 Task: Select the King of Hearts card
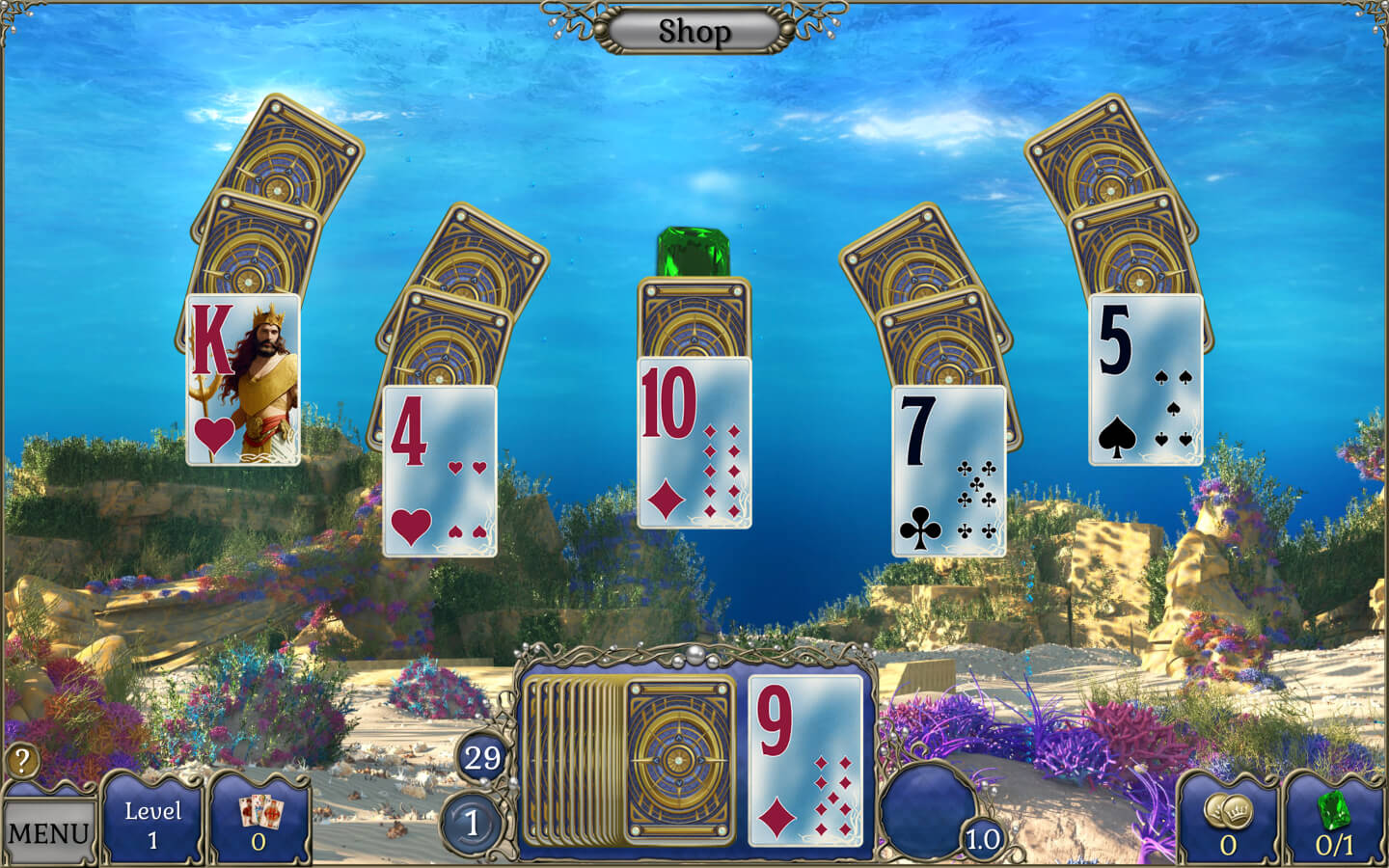[x=242, y=380]
